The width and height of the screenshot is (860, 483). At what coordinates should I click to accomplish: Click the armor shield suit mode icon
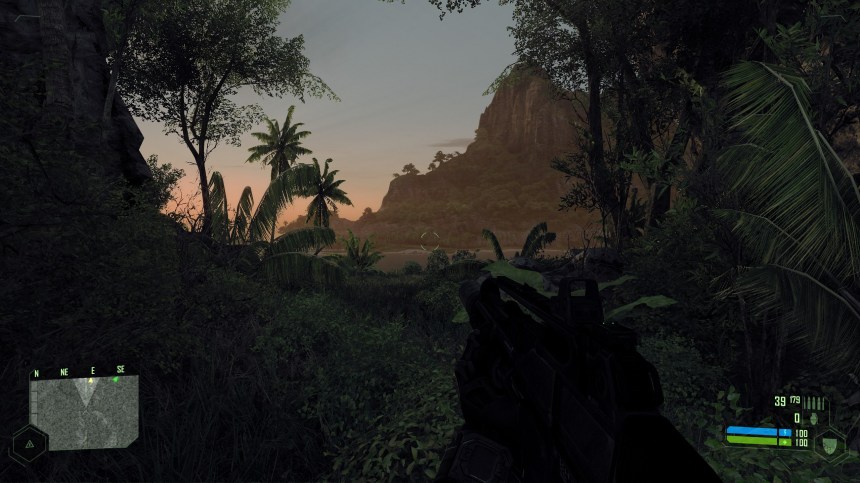click(x=829, y=442)
